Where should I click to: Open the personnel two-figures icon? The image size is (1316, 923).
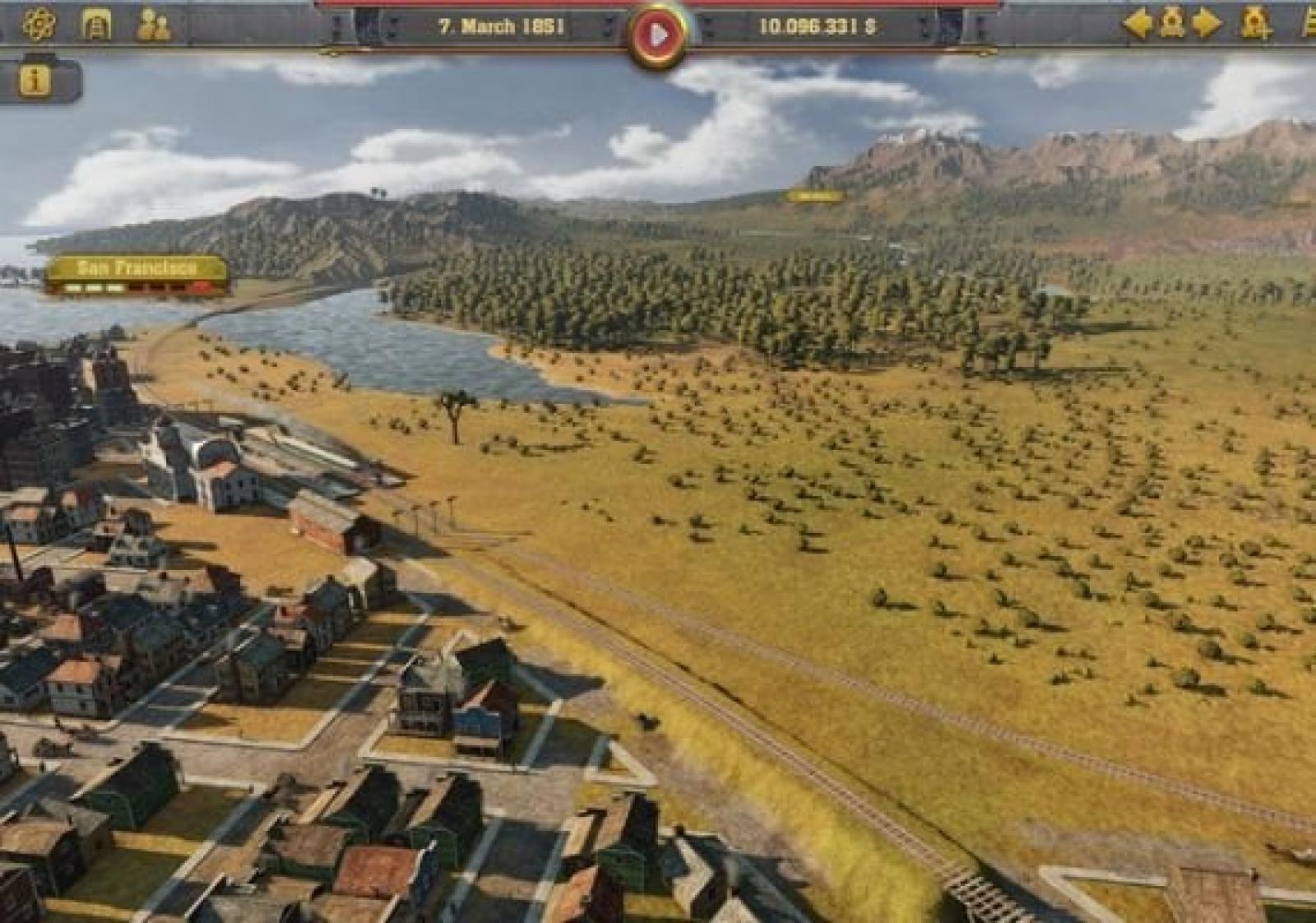154,25
